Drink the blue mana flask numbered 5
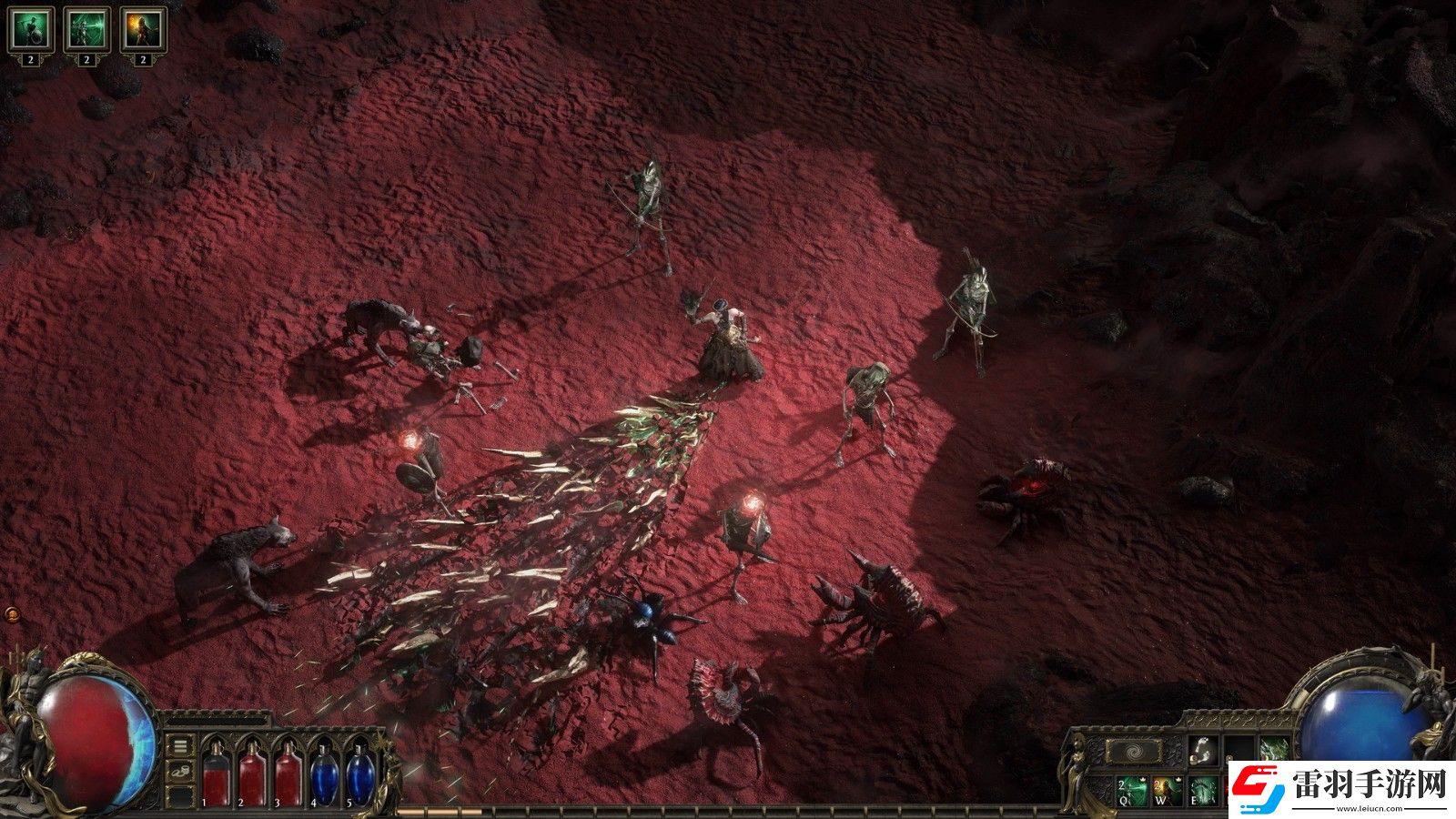This screenshot has height=819, width=1456. pos(359,774)
